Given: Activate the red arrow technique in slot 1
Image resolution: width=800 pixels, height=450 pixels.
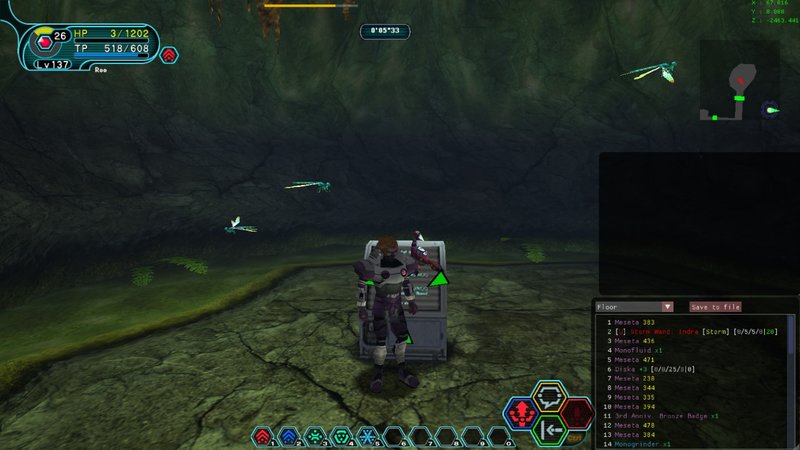Looking at the screenshot, I should (262, 436).
